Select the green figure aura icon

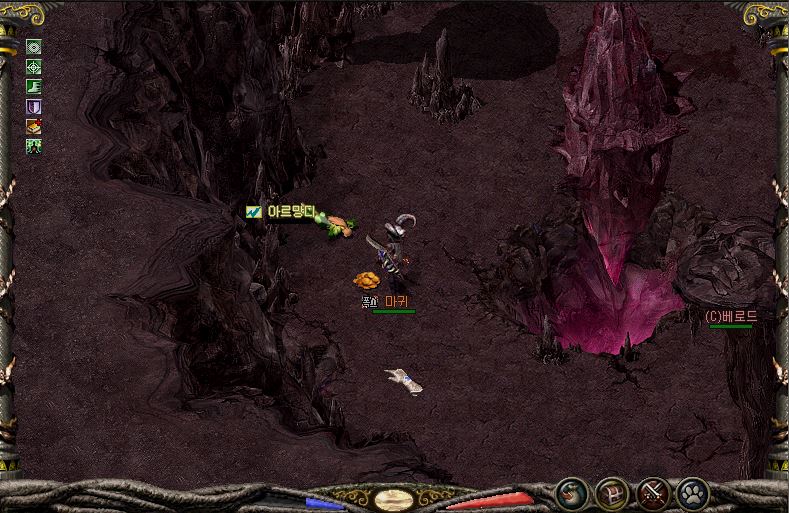coord(33,146)
